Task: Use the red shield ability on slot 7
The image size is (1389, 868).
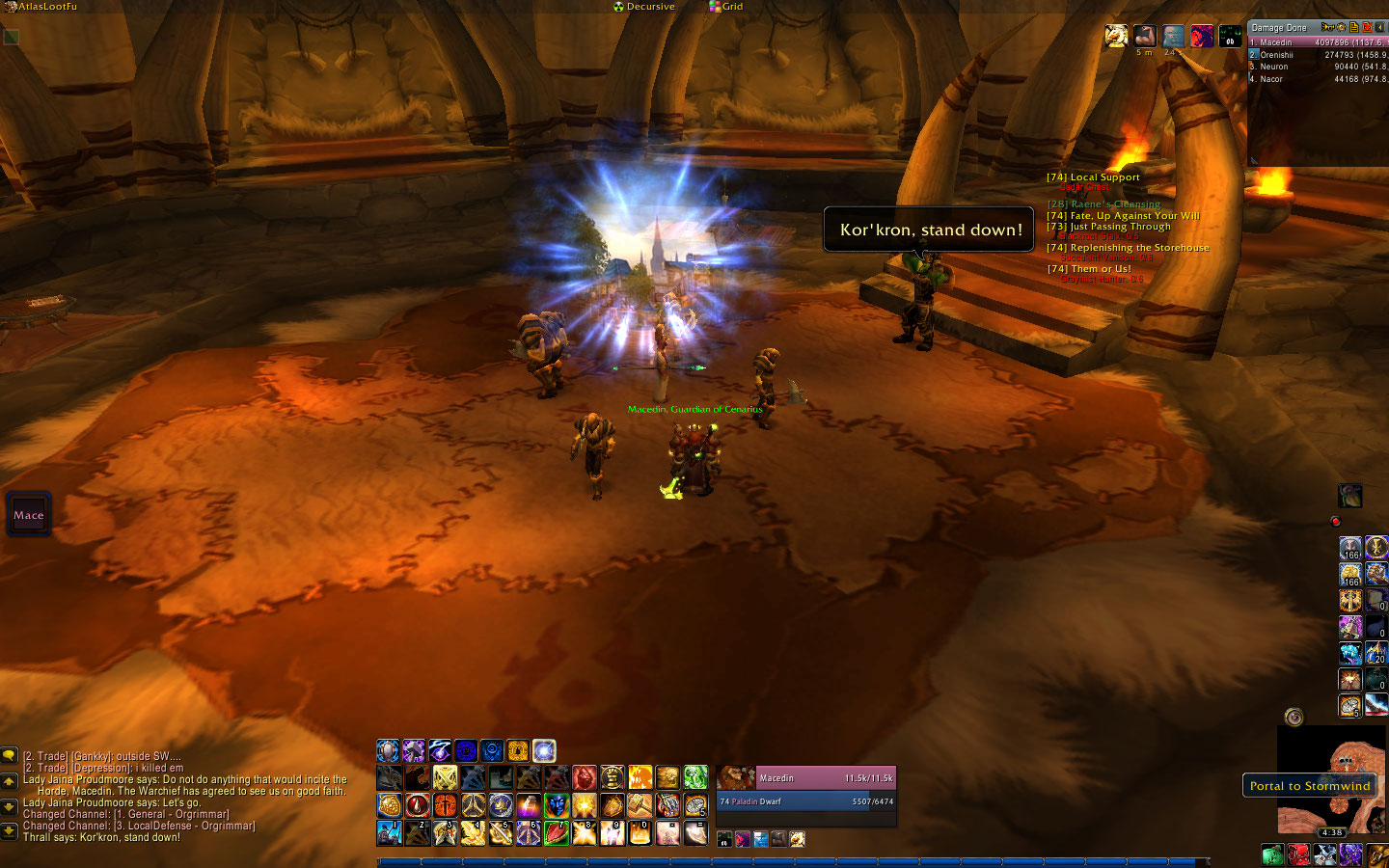Action: pos(557,832)
